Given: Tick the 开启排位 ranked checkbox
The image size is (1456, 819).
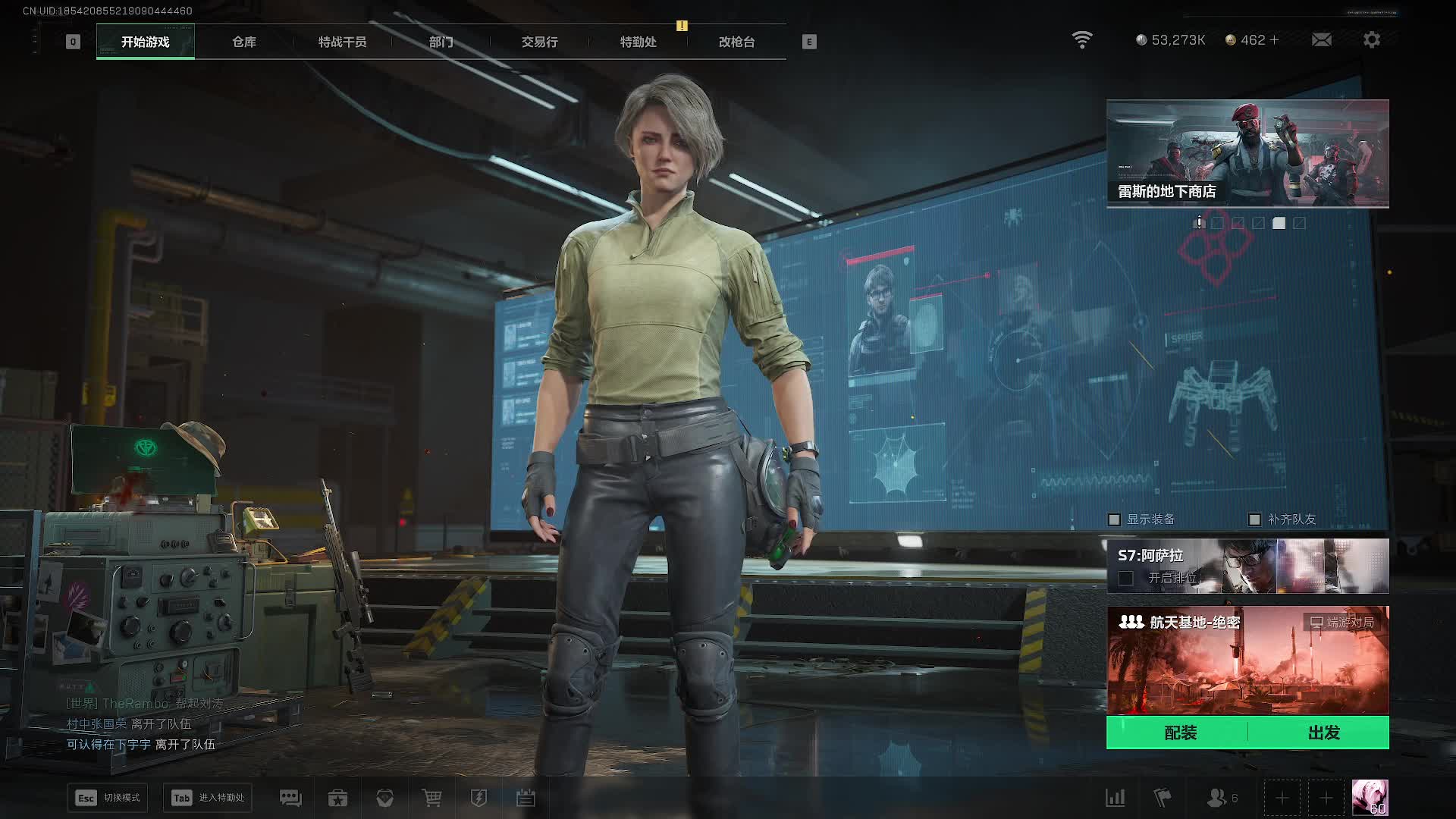Looking at the screenshot, I should coord(1126,579).
